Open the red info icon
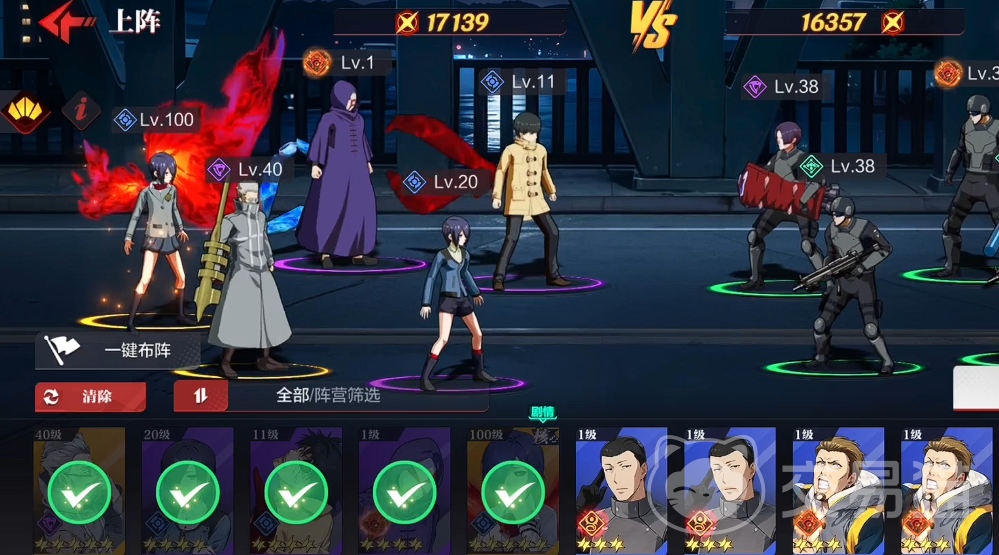 (81, 110)
